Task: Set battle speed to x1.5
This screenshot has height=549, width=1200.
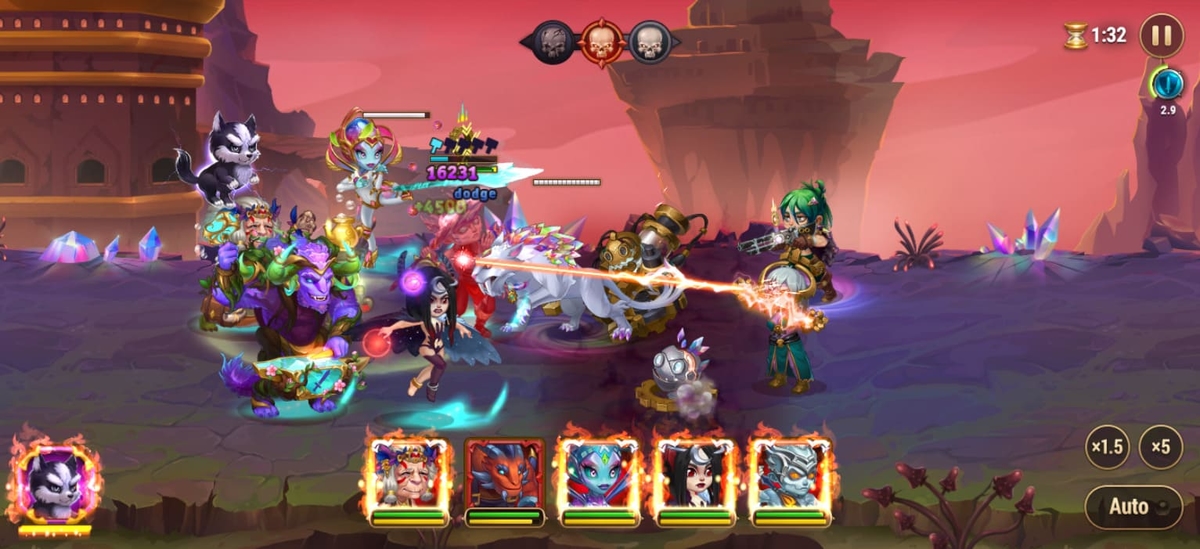Action: tap(1107, 447)
